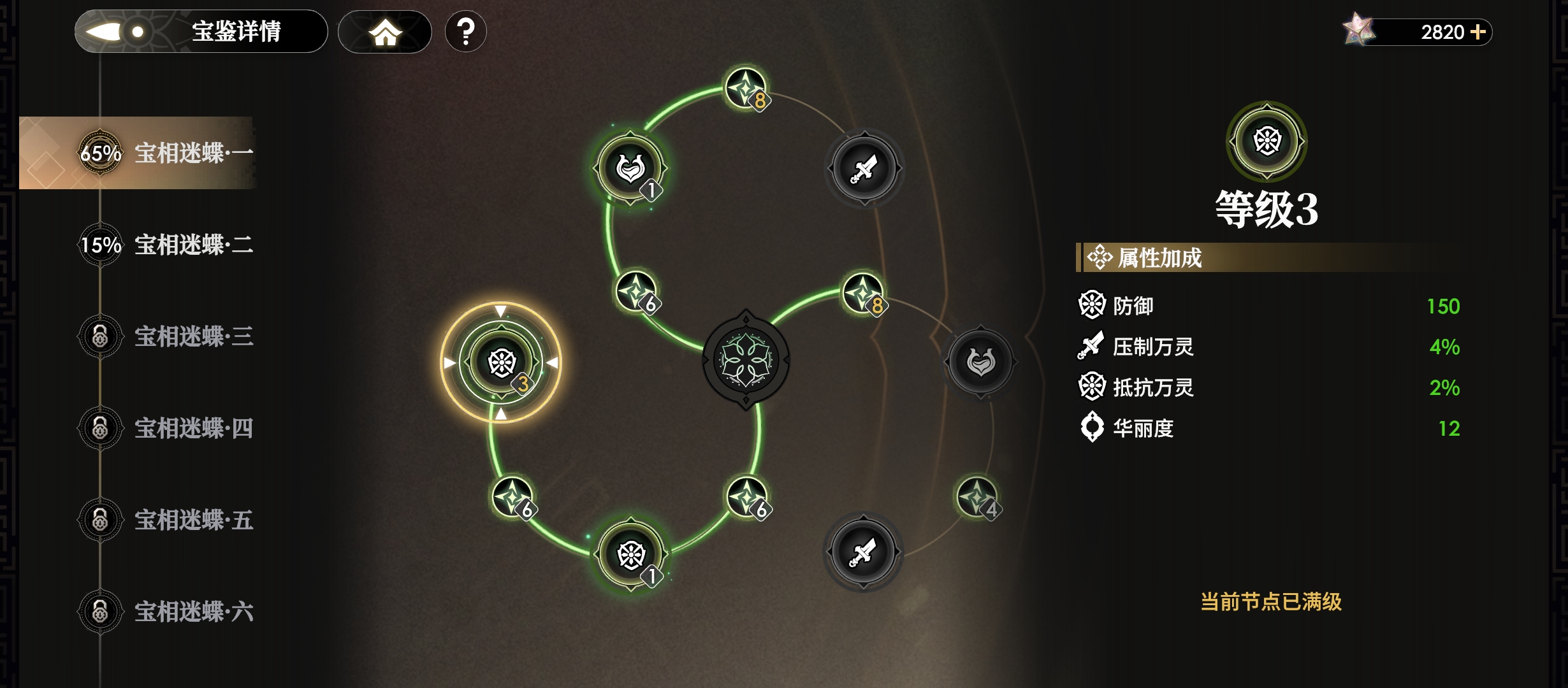Show help with the question mark
This screenshot has width=1568, height=688.
click(466, 32)
